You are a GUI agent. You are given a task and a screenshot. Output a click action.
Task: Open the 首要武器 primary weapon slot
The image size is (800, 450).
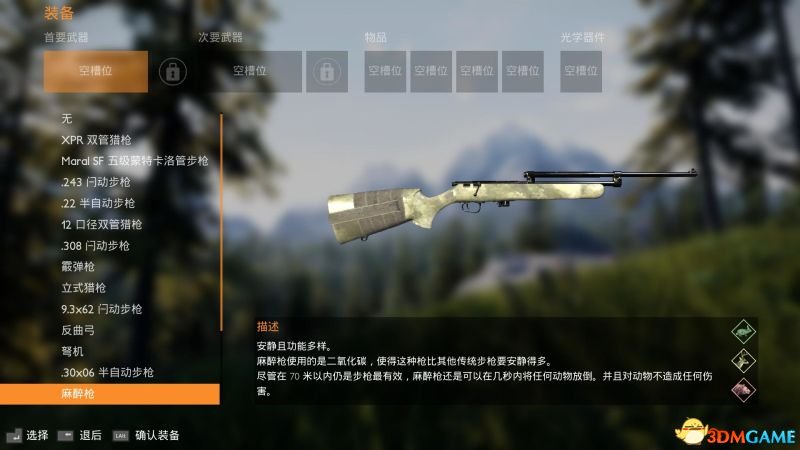[96, 71]
